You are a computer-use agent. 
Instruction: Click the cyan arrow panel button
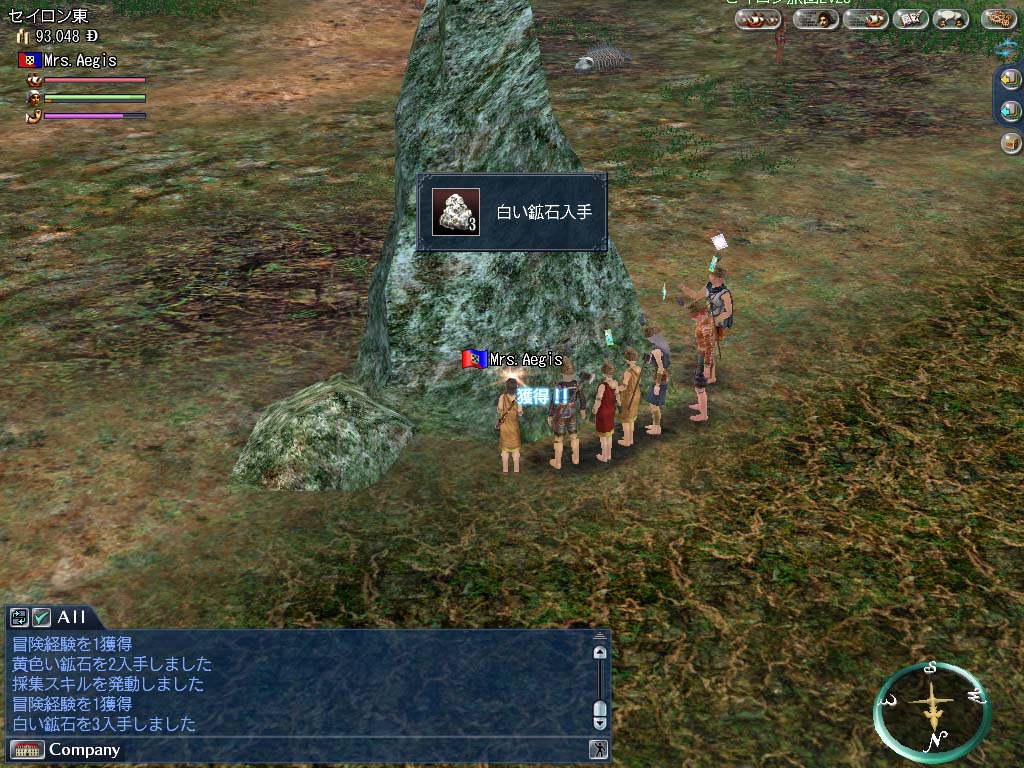[x=1010, y=111]
